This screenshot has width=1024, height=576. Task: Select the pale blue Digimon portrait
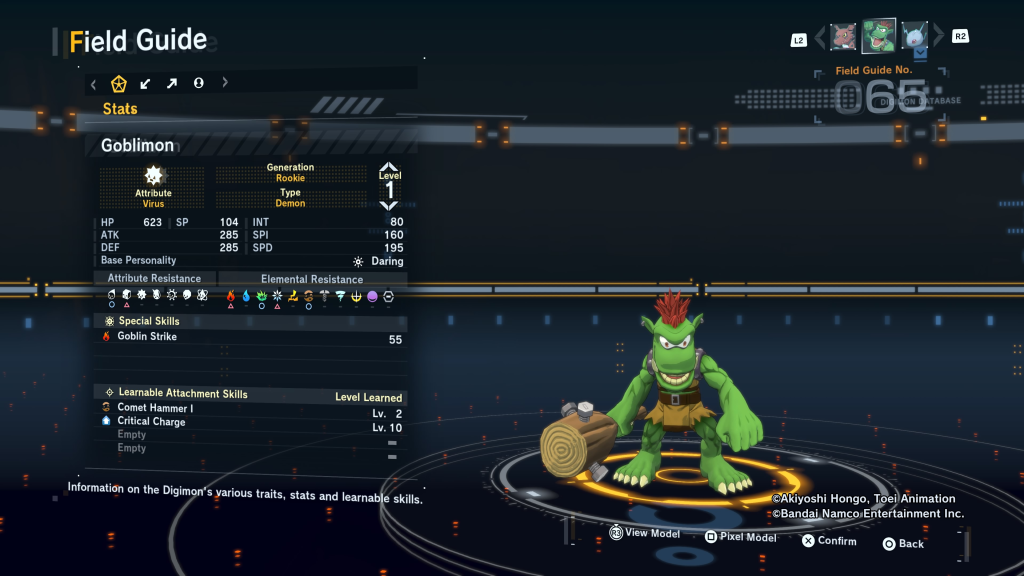pos(915,36)
